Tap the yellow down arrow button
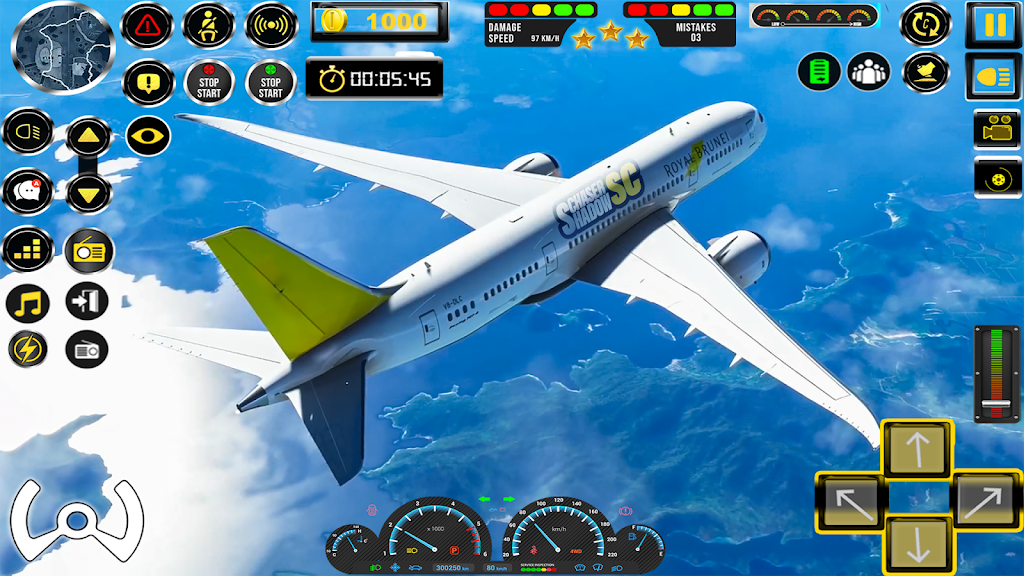Screen dimensions: 1024x576 point(89,191)
